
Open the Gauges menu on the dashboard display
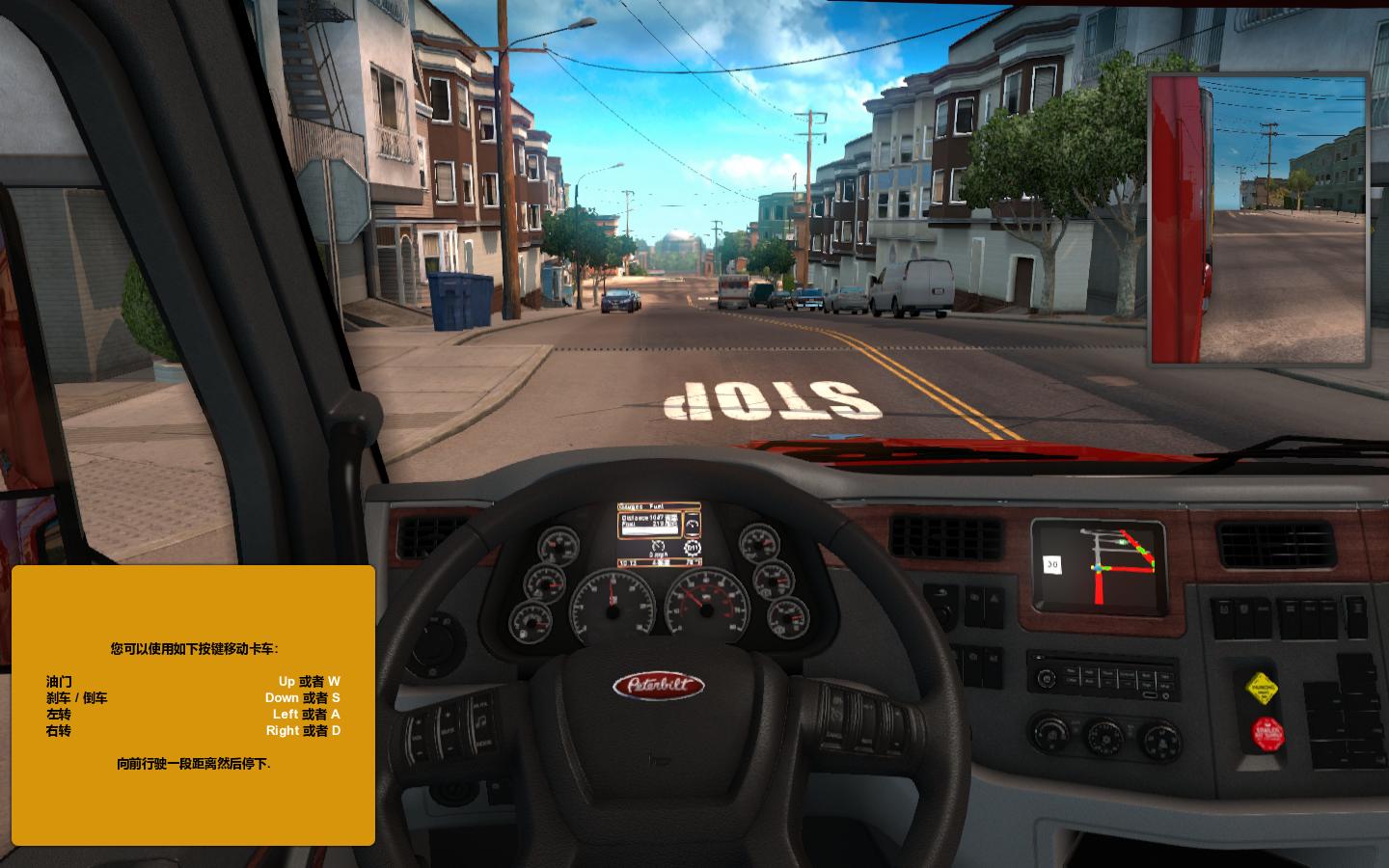pyautogui.click(x=630, y=507)
